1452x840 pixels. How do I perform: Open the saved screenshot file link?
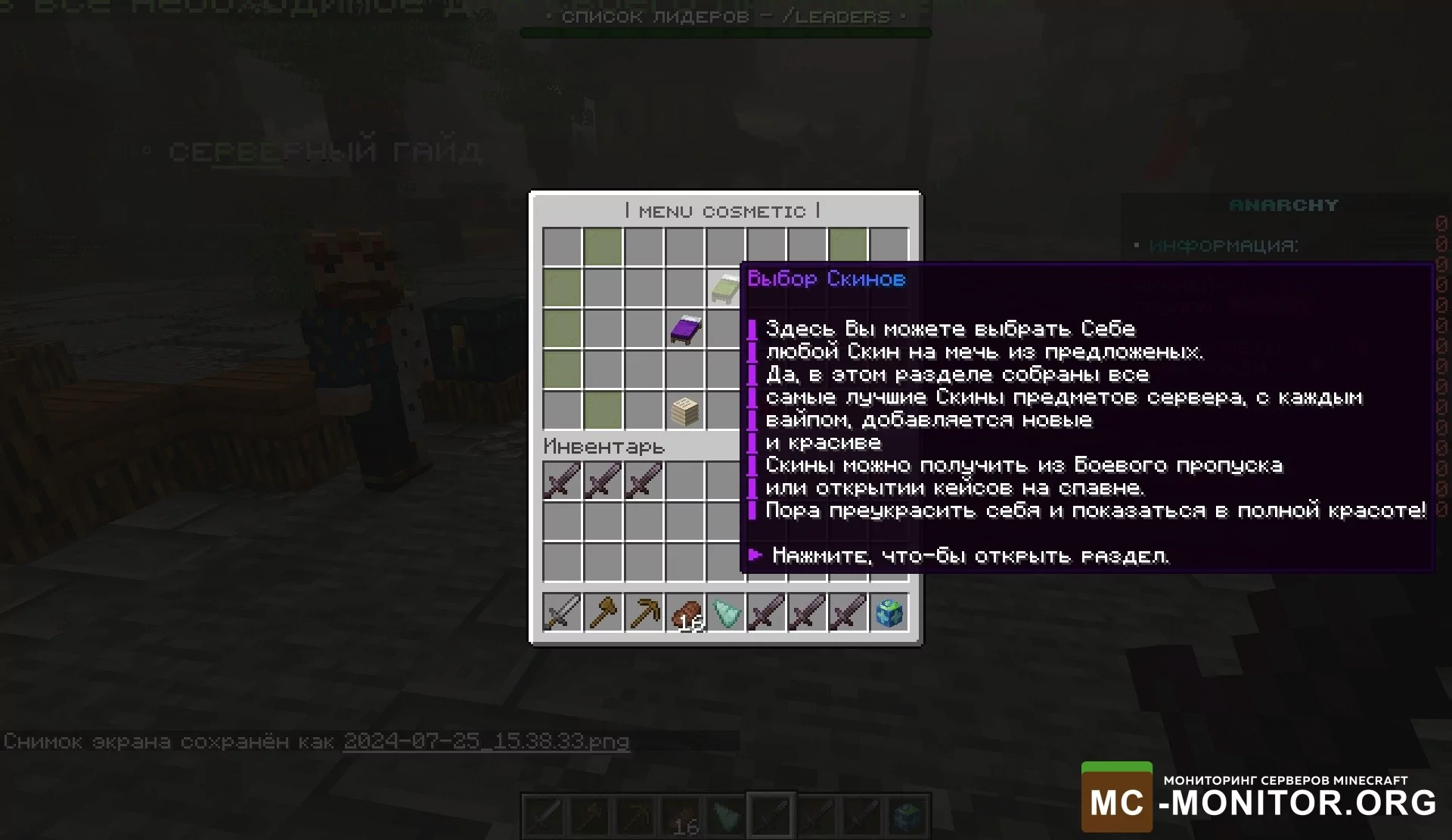coord(486,741)
